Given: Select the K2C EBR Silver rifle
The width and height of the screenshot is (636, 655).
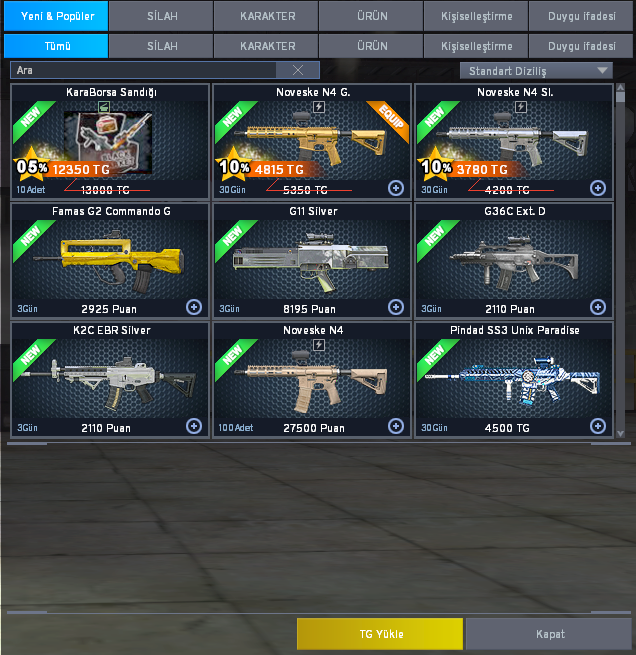Looking at the screenshot, I should tap(110, 378).
